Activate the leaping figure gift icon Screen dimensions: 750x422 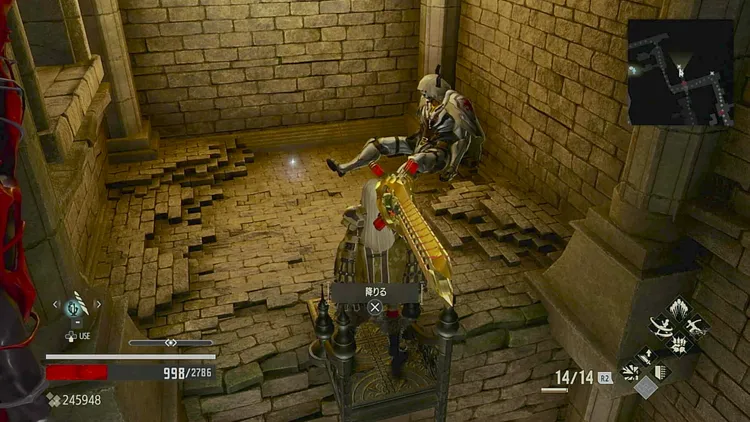coord(698,325)
